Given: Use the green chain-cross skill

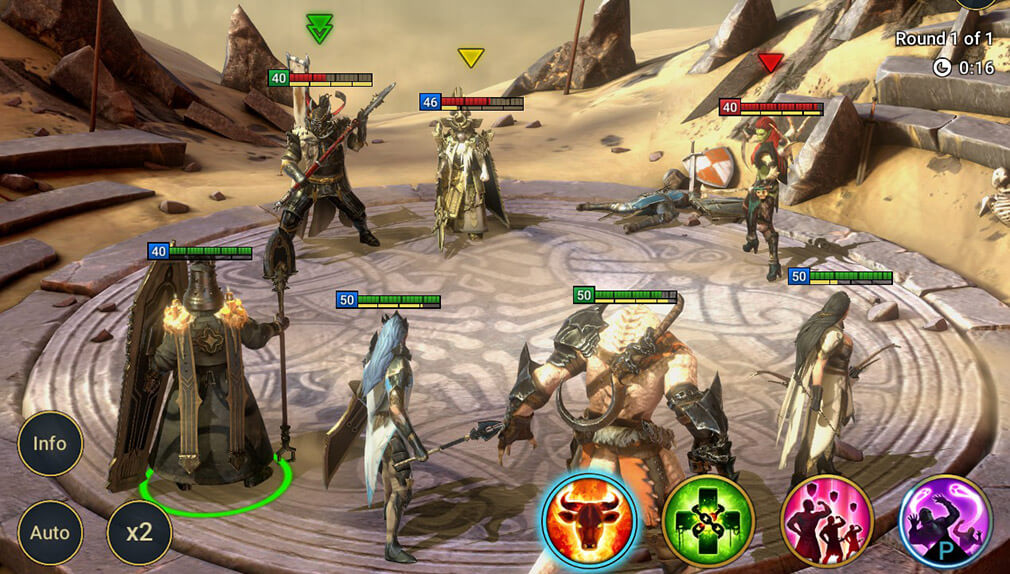Looking at the screenshot, I should tap(708, 521).
